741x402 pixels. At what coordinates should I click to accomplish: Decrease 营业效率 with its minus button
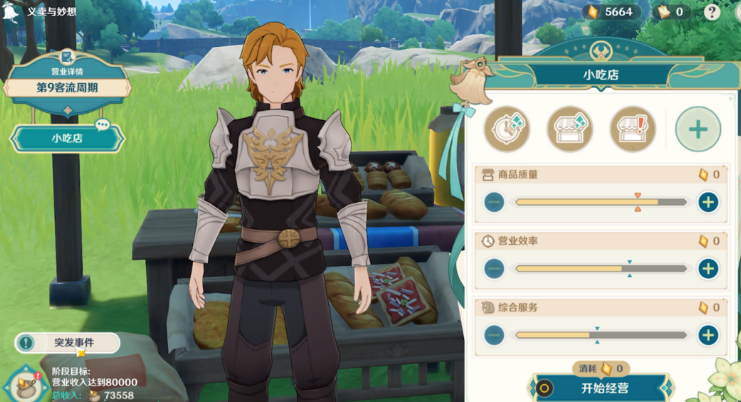pyautogui.click(x=494, y=268)
